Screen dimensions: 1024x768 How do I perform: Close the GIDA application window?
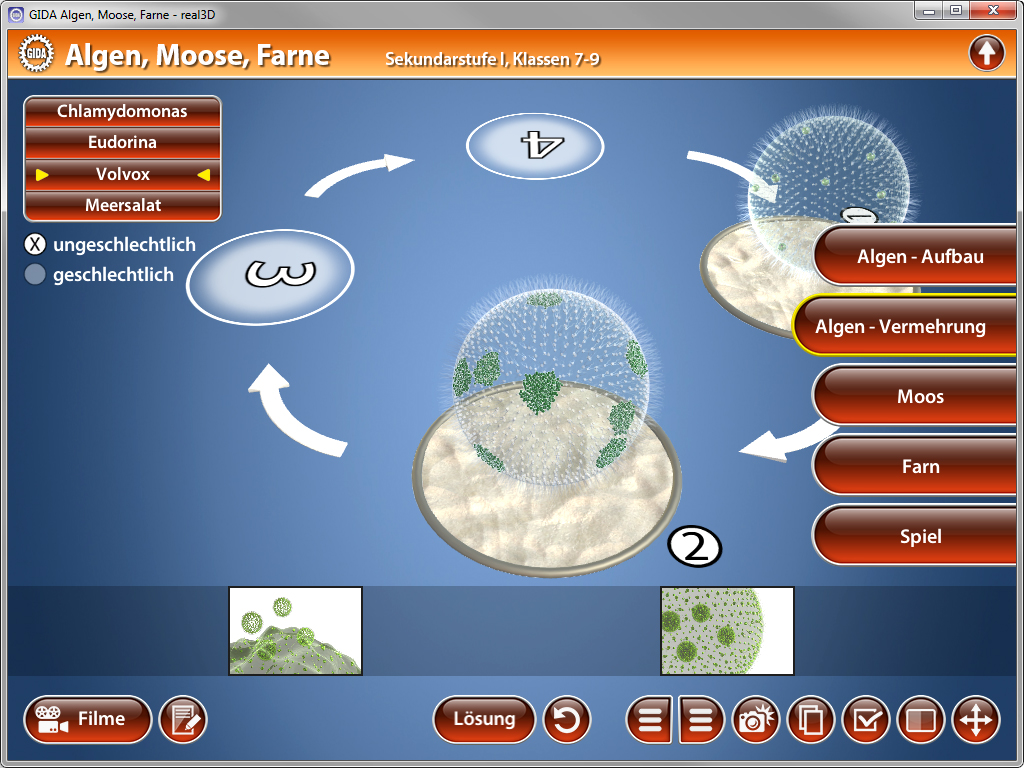(992, 10)
